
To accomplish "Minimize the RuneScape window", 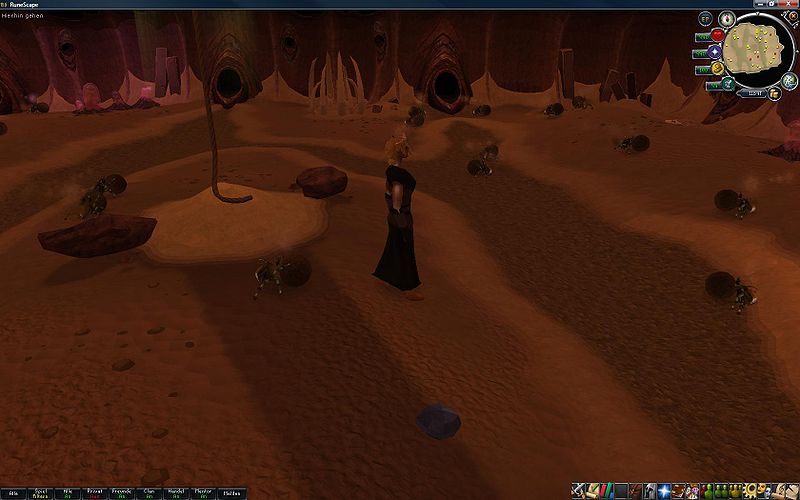I will (x=762, y=5).
